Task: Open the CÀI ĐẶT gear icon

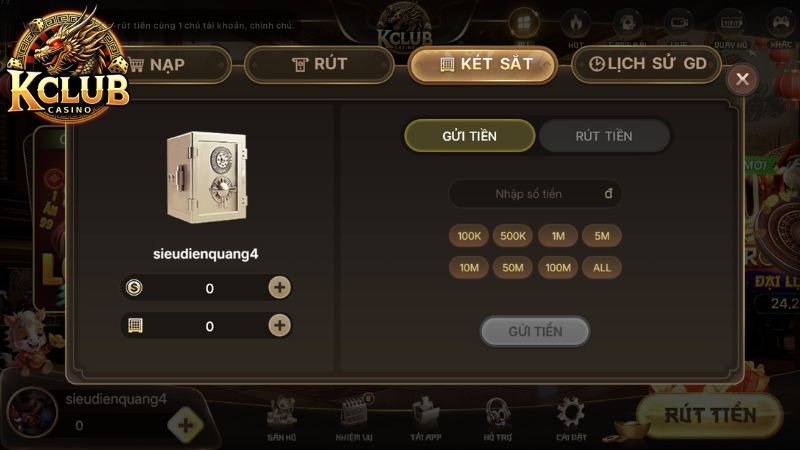Action: (x=570, y=418)
